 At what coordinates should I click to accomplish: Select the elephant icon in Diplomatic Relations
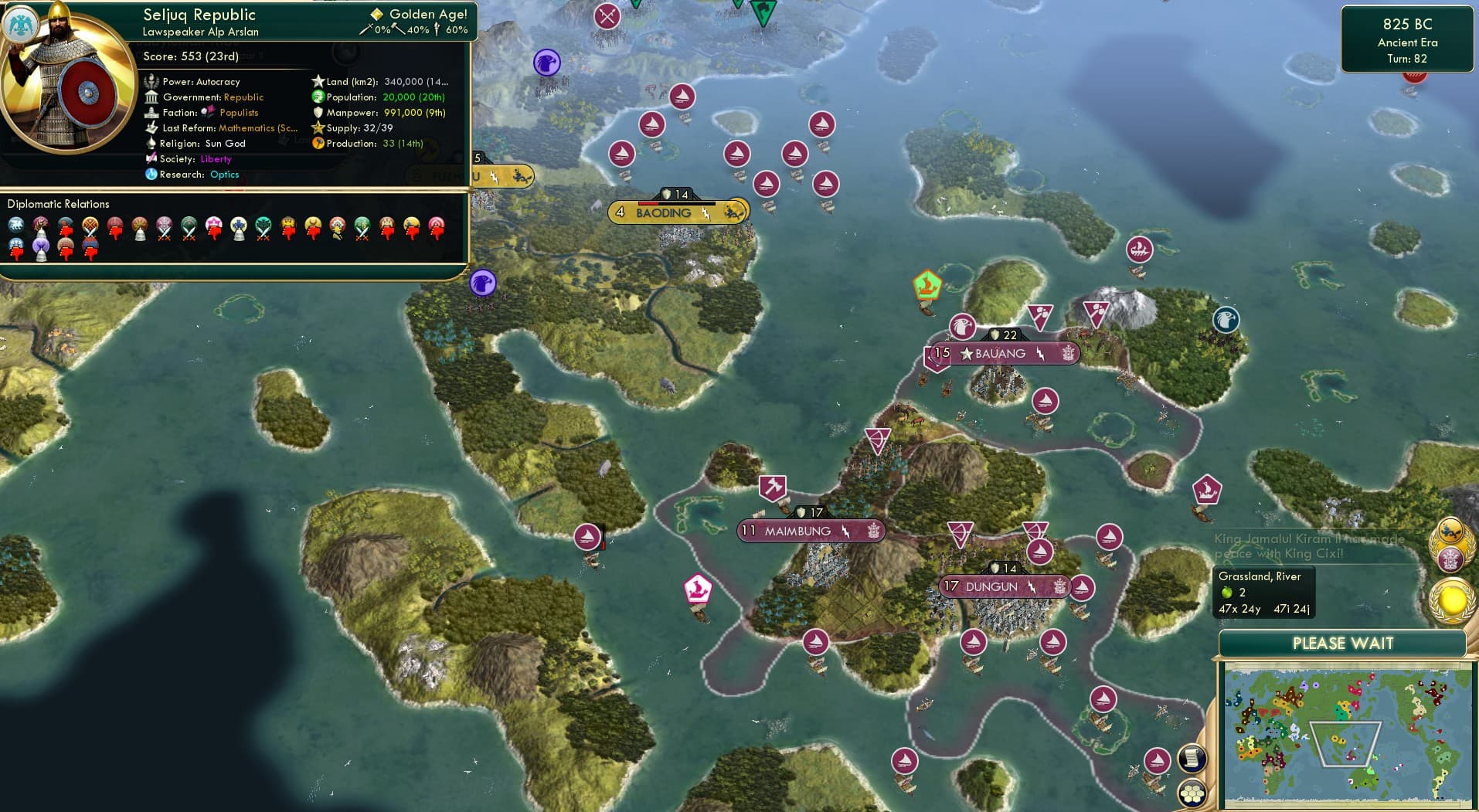point(18,224)
